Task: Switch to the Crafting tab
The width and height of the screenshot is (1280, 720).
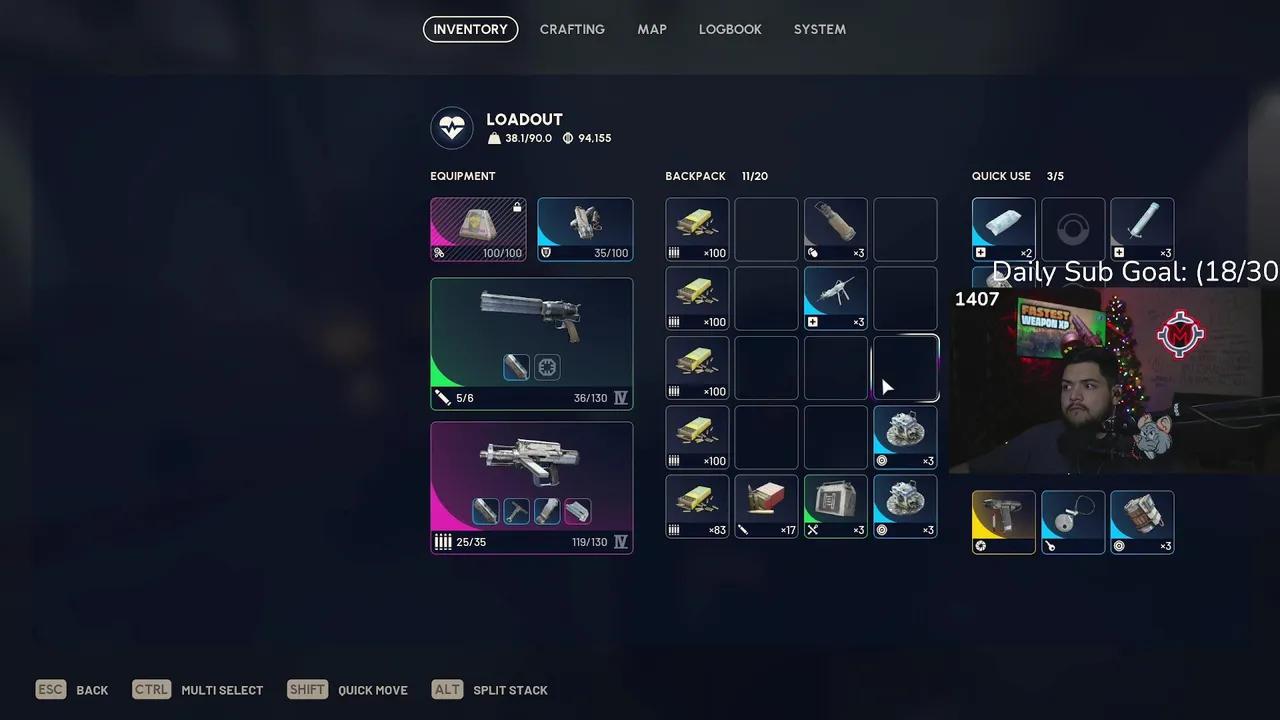Action: pos(572,29)
